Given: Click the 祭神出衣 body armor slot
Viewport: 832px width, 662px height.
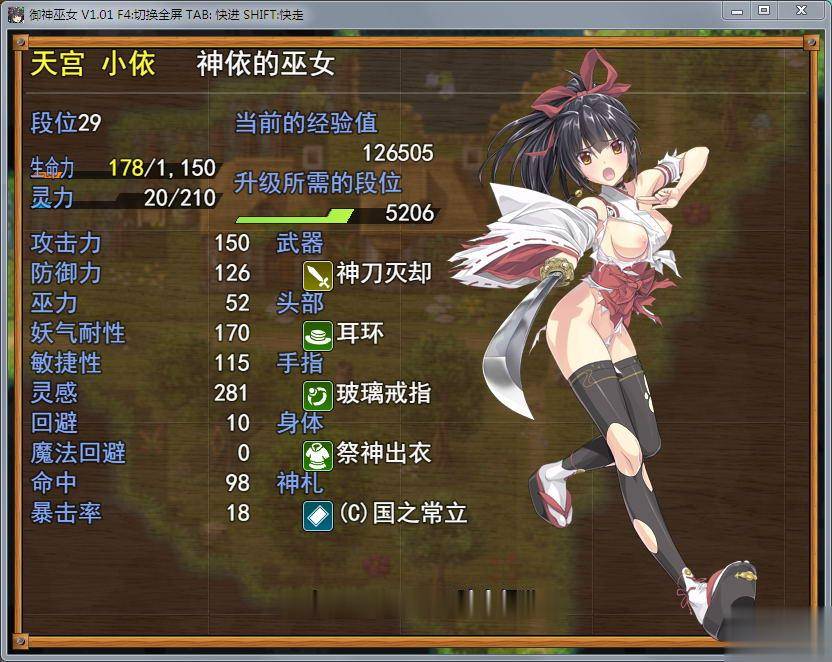Looking at the screenshot, I should (x=368, y=454).
